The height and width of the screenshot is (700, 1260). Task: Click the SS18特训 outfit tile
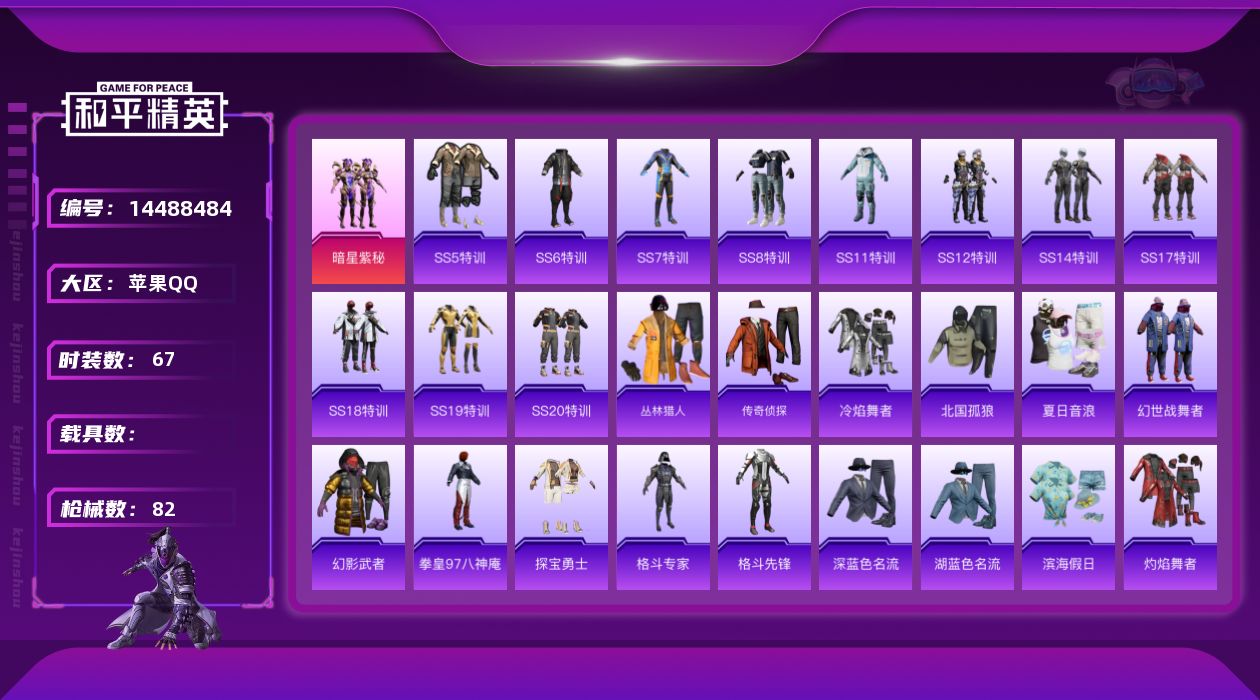coord(358,363)
